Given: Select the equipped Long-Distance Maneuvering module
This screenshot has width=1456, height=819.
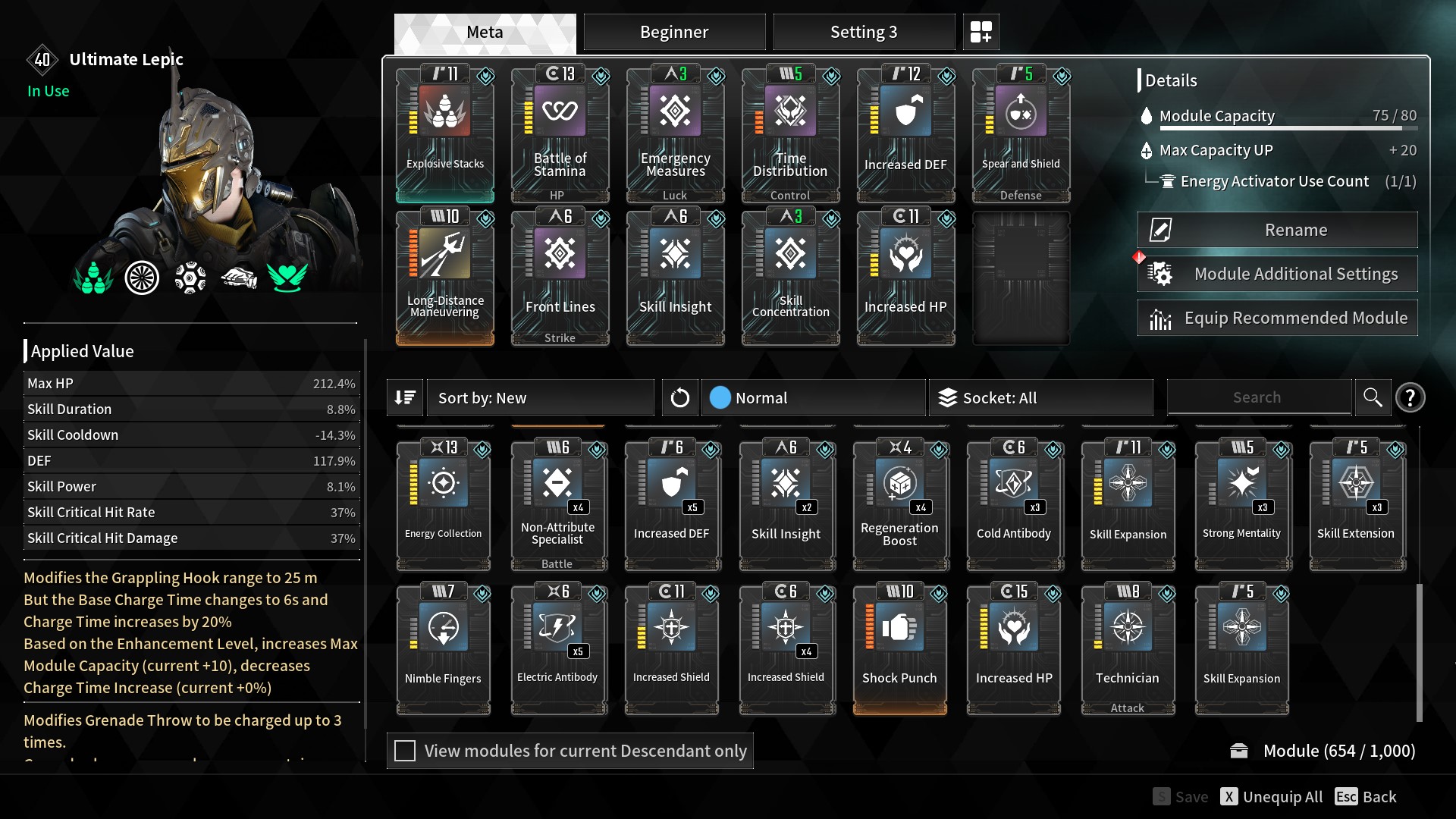Looking at the screenshot, I should [445, 277].
